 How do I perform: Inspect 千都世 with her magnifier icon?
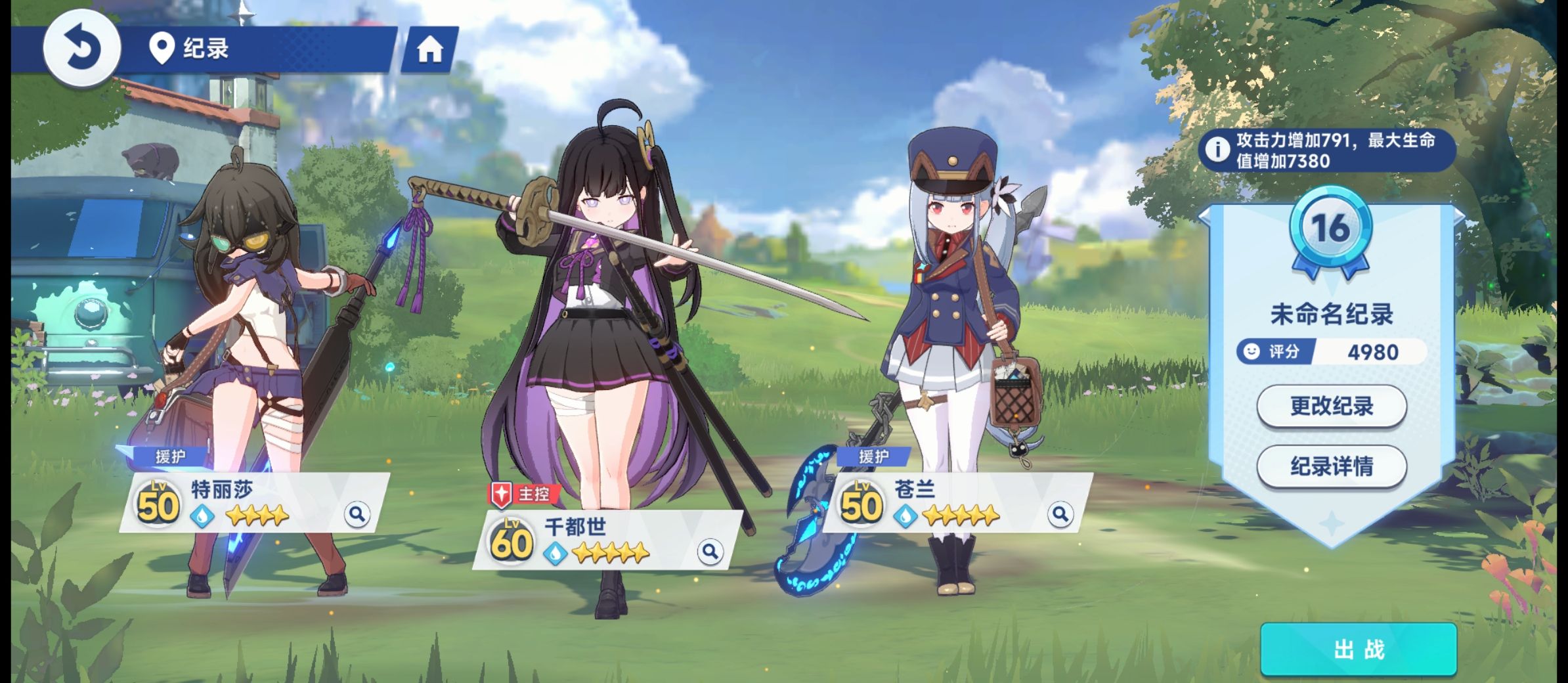[x=710, y=551]
